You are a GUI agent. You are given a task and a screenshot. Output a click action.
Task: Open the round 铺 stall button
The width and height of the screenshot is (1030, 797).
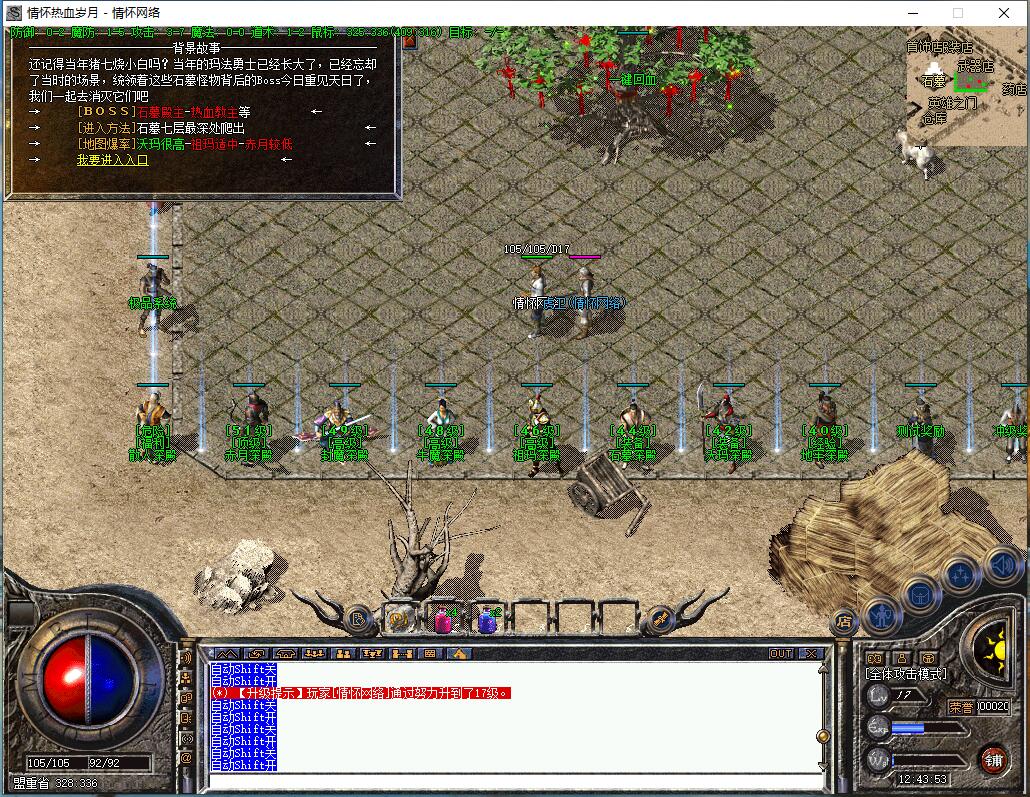(x=992, y=757)
